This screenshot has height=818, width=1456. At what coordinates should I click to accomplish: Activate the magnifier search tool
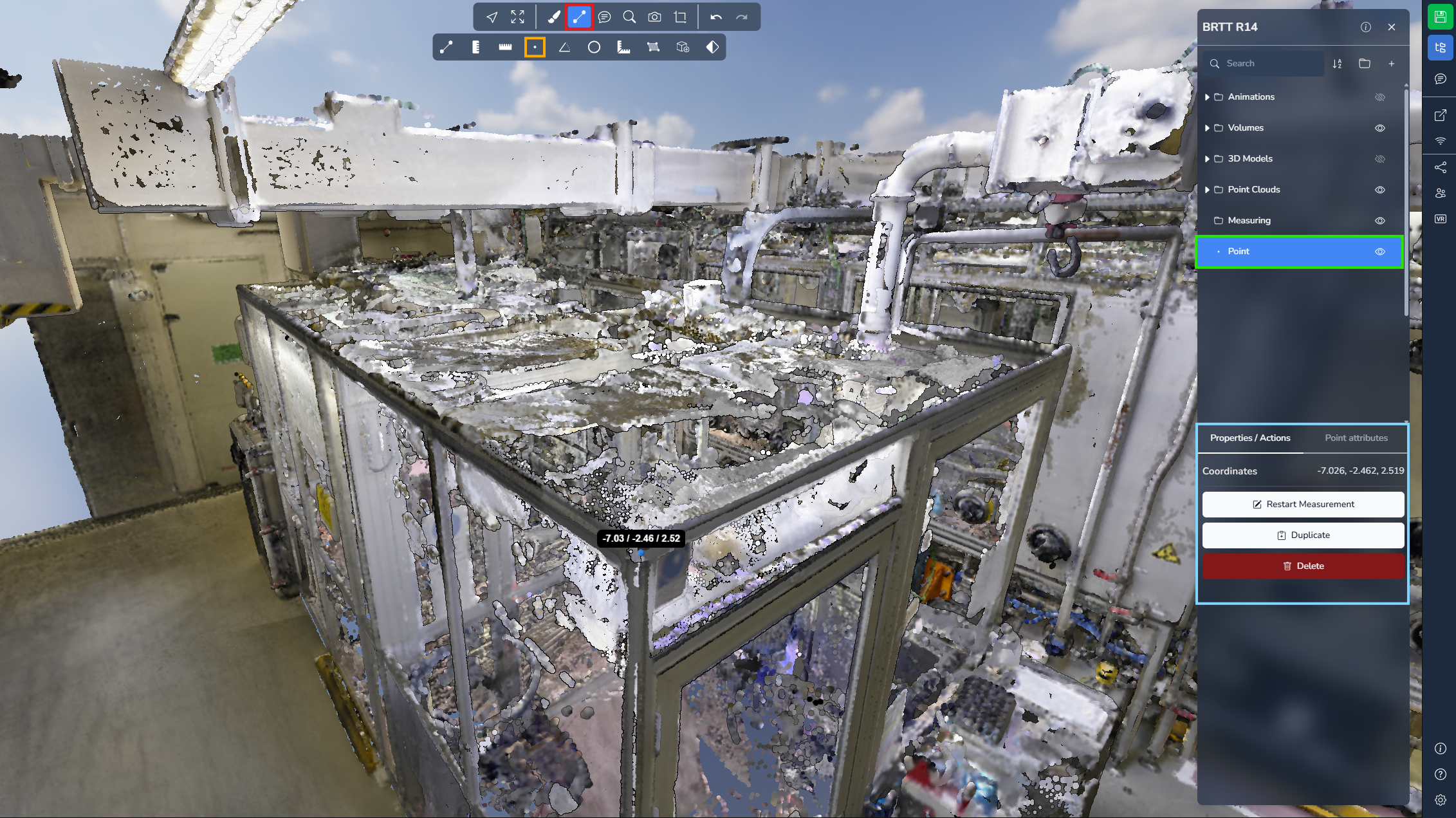click(x=629, y=17)
